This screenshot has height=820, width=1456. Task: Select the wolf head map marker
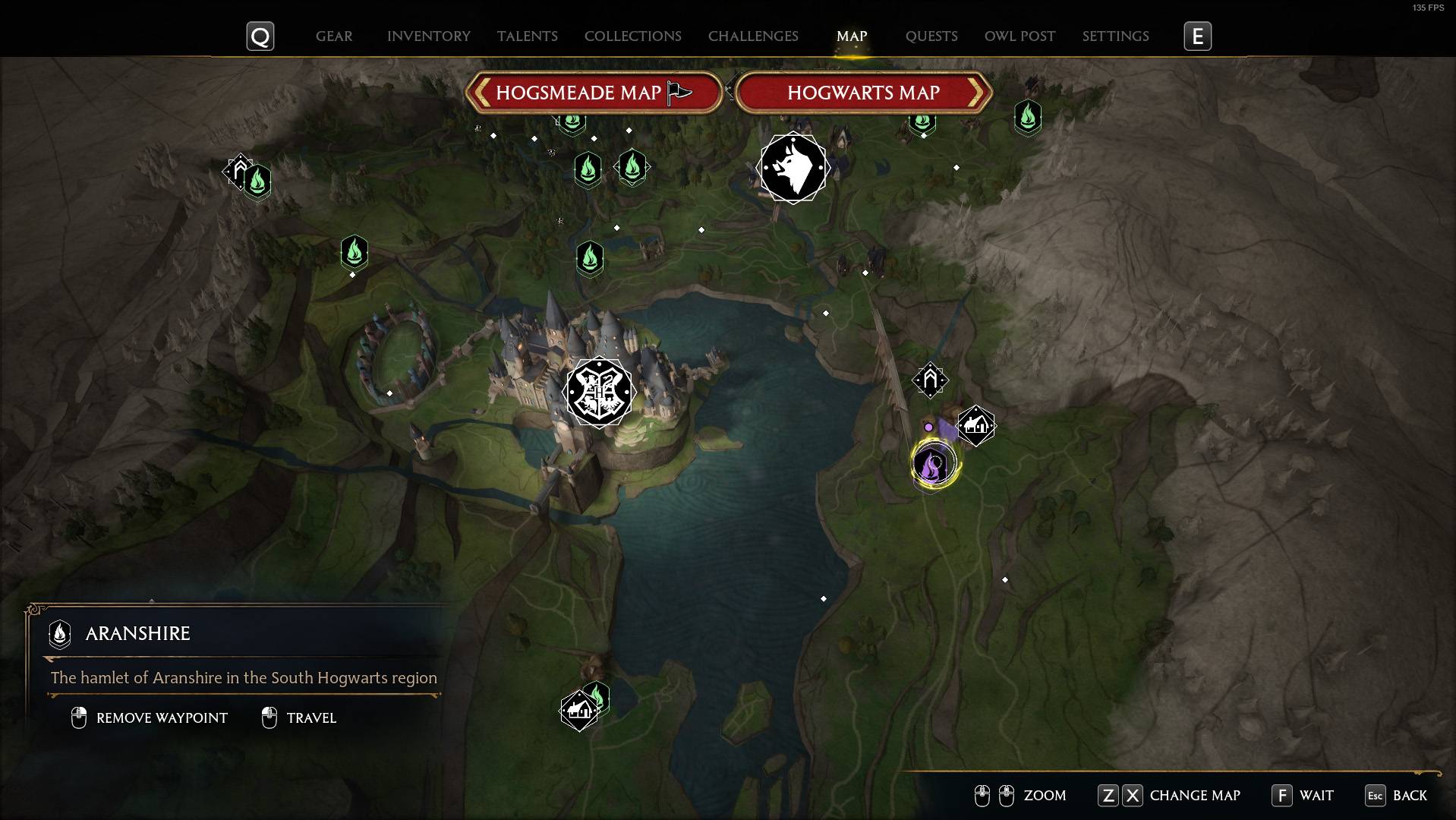[793, 168]
